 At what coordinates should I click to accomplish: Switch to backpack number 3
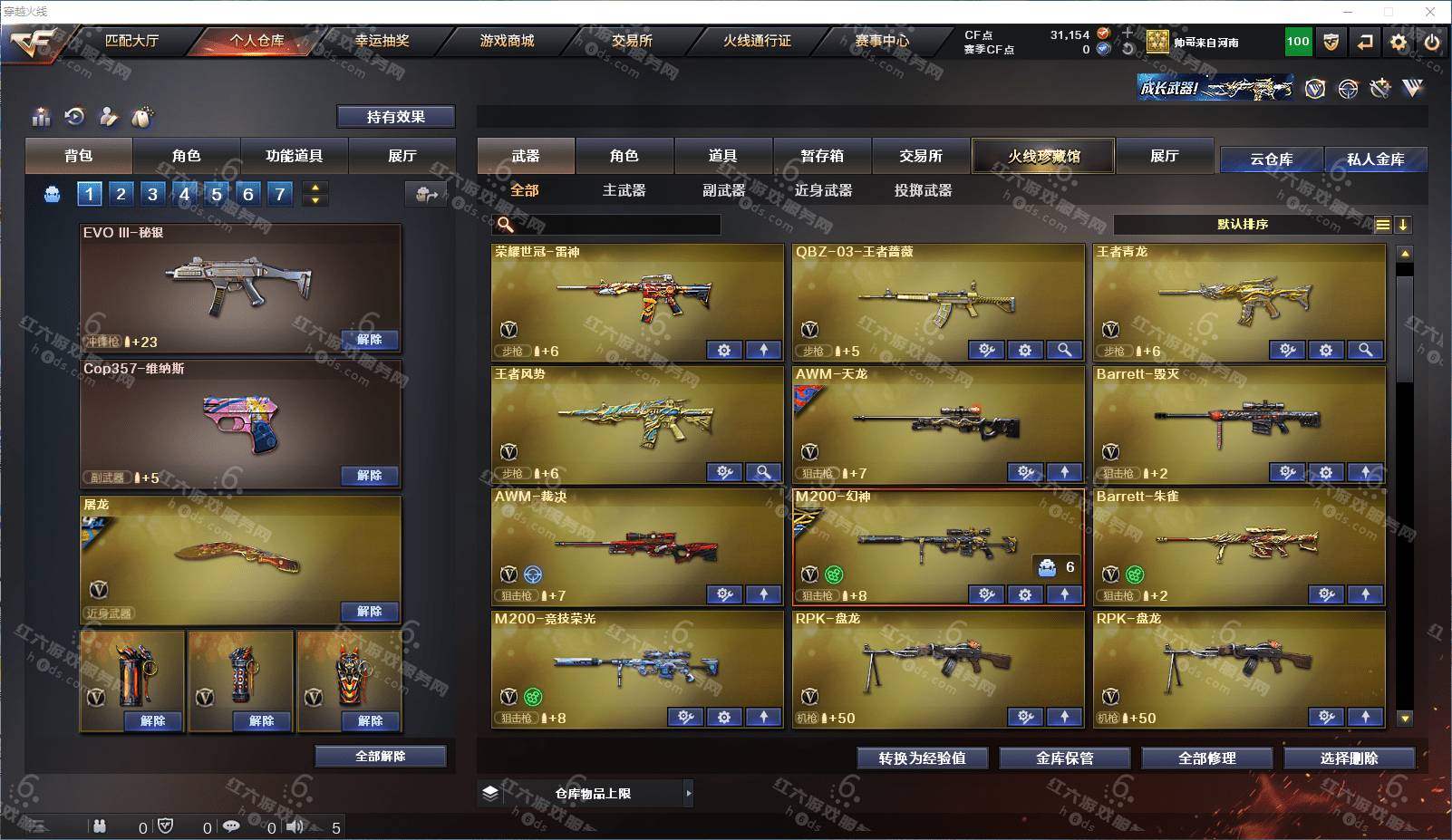[152, 193]
